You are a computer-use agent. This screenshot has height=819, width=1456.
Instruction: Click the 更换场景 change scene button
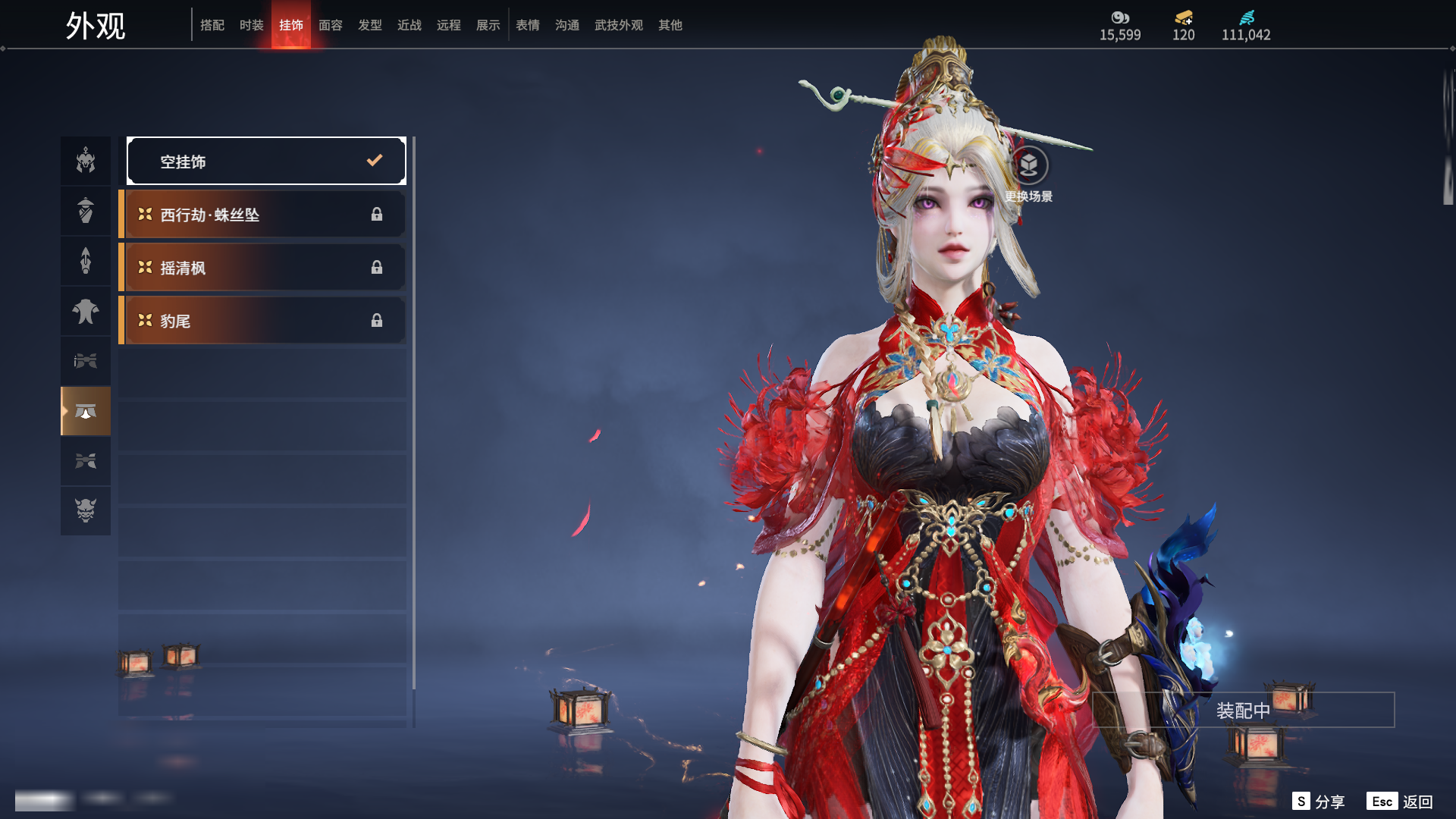click(x=1028, y=165)
